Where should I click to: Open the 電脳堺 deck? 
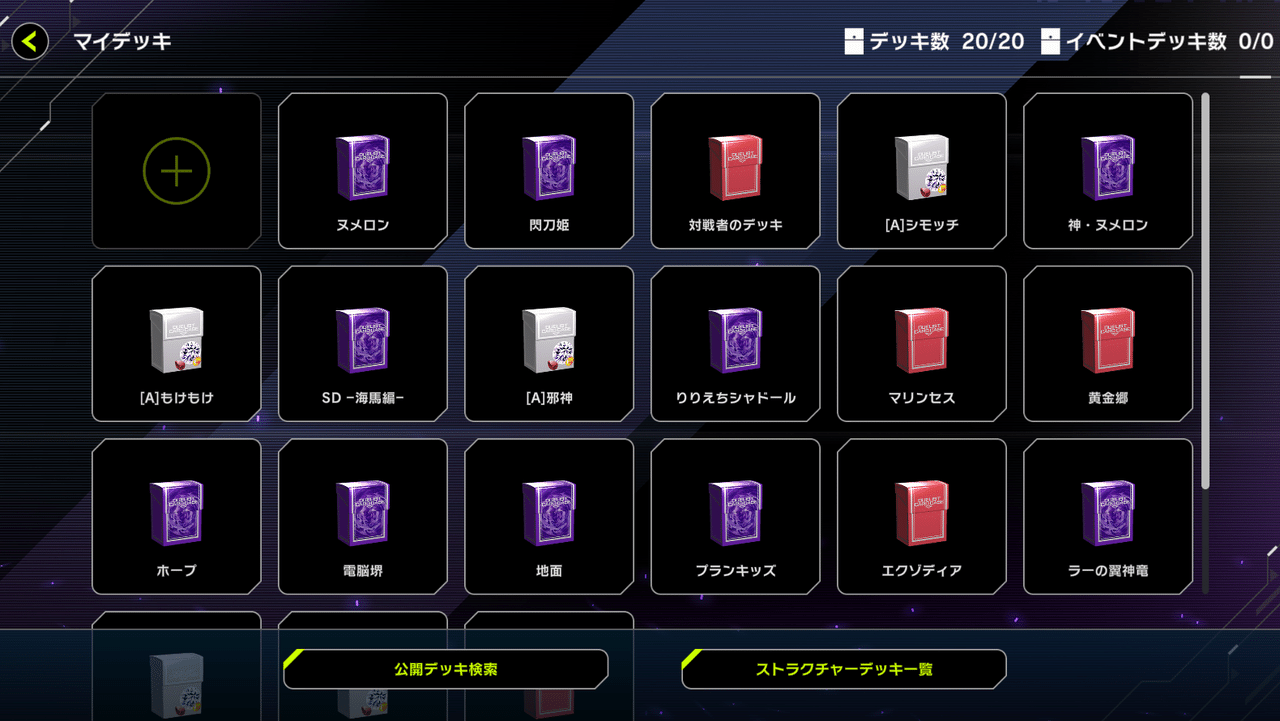pos(362,516)
